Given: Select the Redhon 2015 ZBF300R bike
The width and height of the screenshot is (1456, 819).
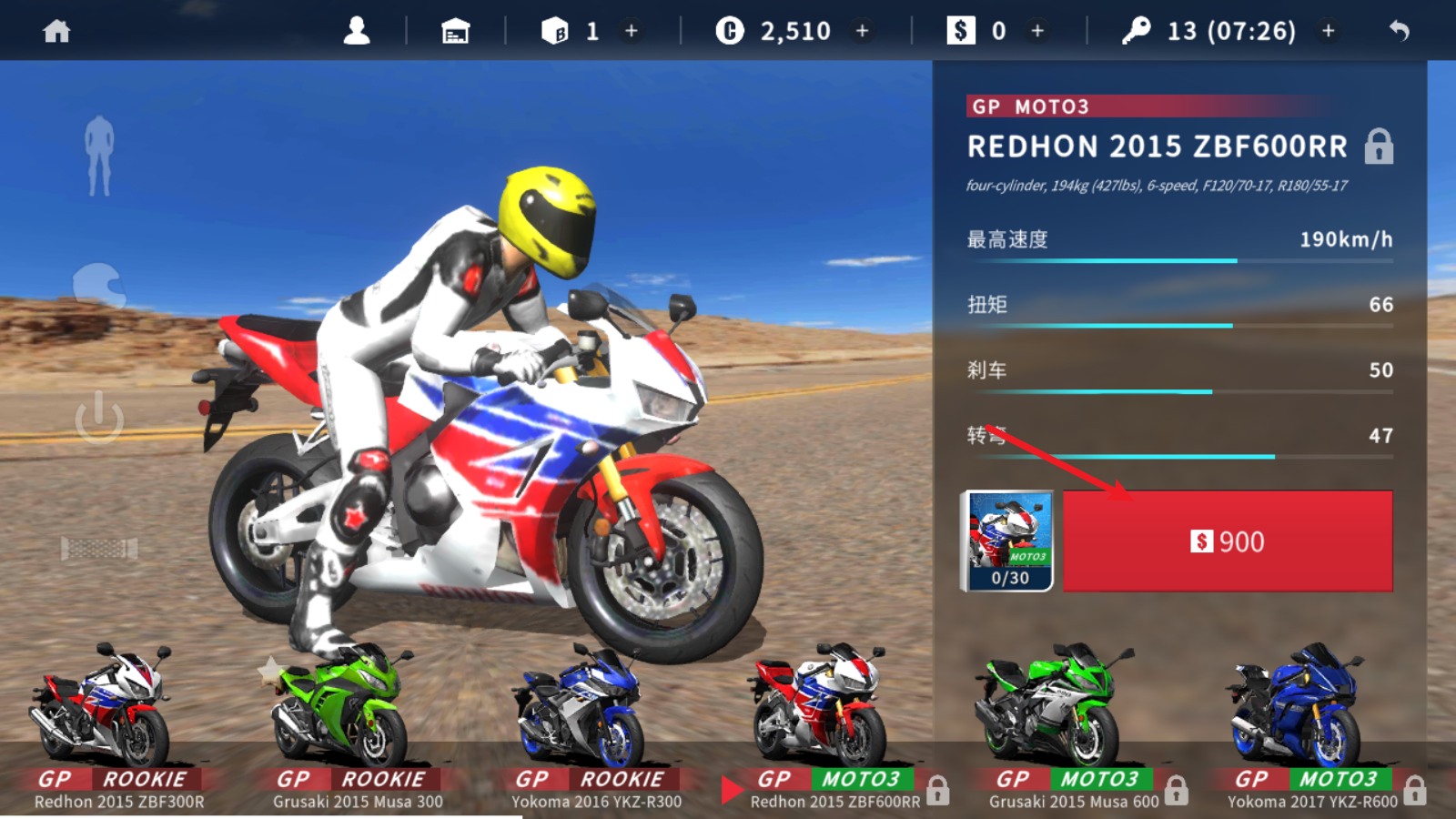Looking at the screenshot, I should [109, 719].
